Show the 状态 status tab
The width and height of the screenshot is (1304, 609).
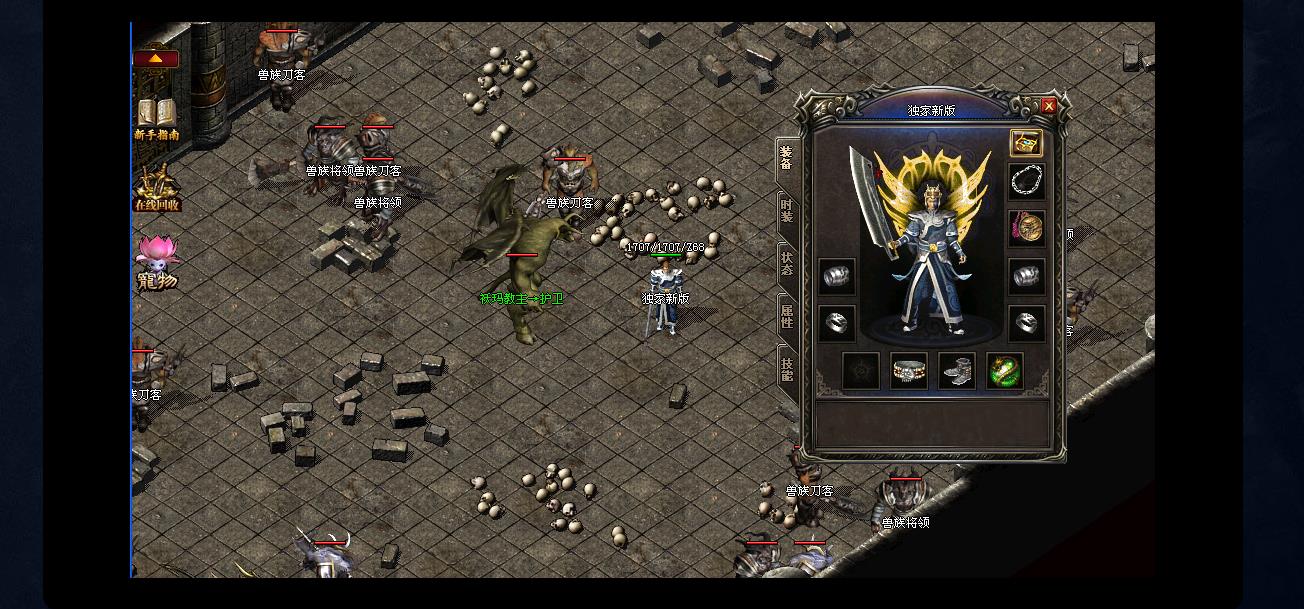point(787,264)
